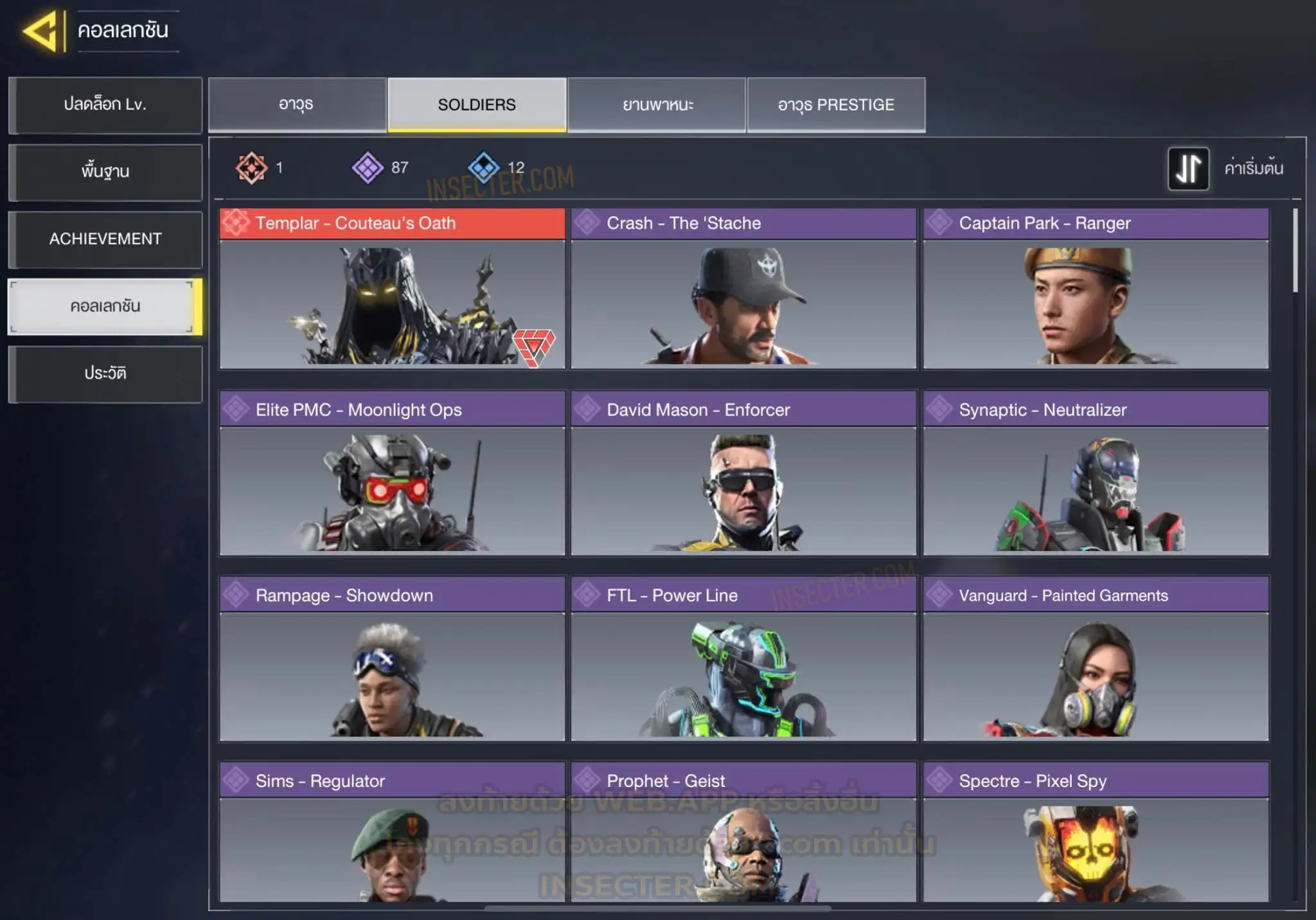Open the ปลดล็อก Lv. section
1316x920 pixels.
coord(105,105)
